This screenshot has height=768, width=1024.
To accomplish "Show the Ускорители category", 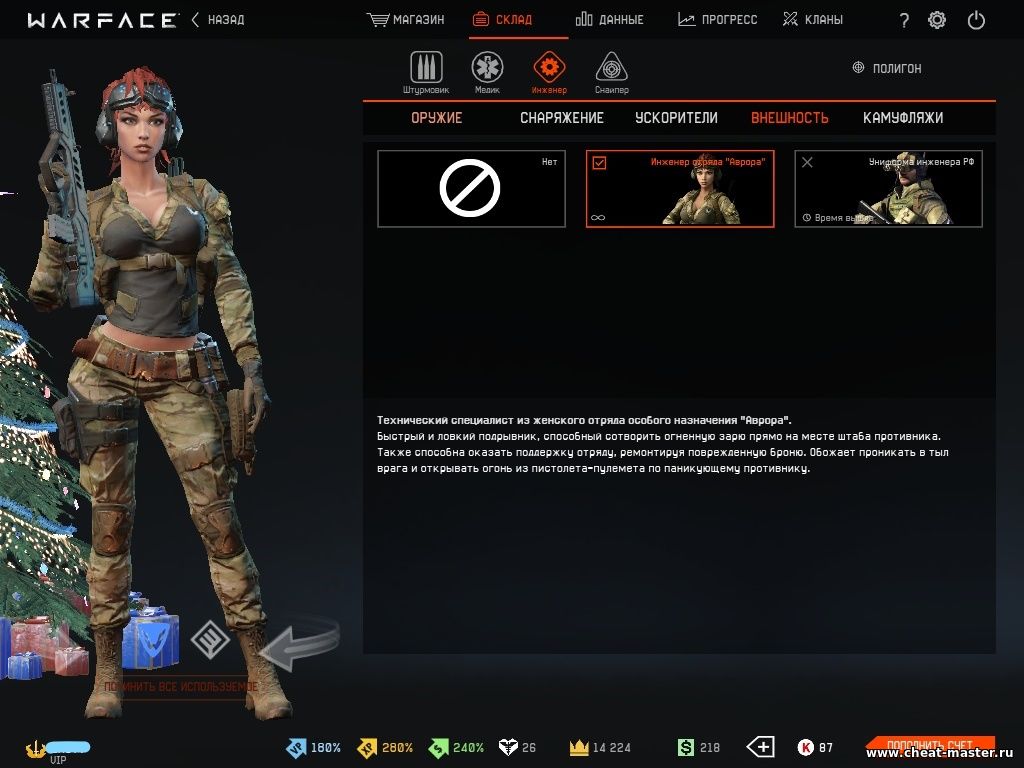I will click(676, 118).
